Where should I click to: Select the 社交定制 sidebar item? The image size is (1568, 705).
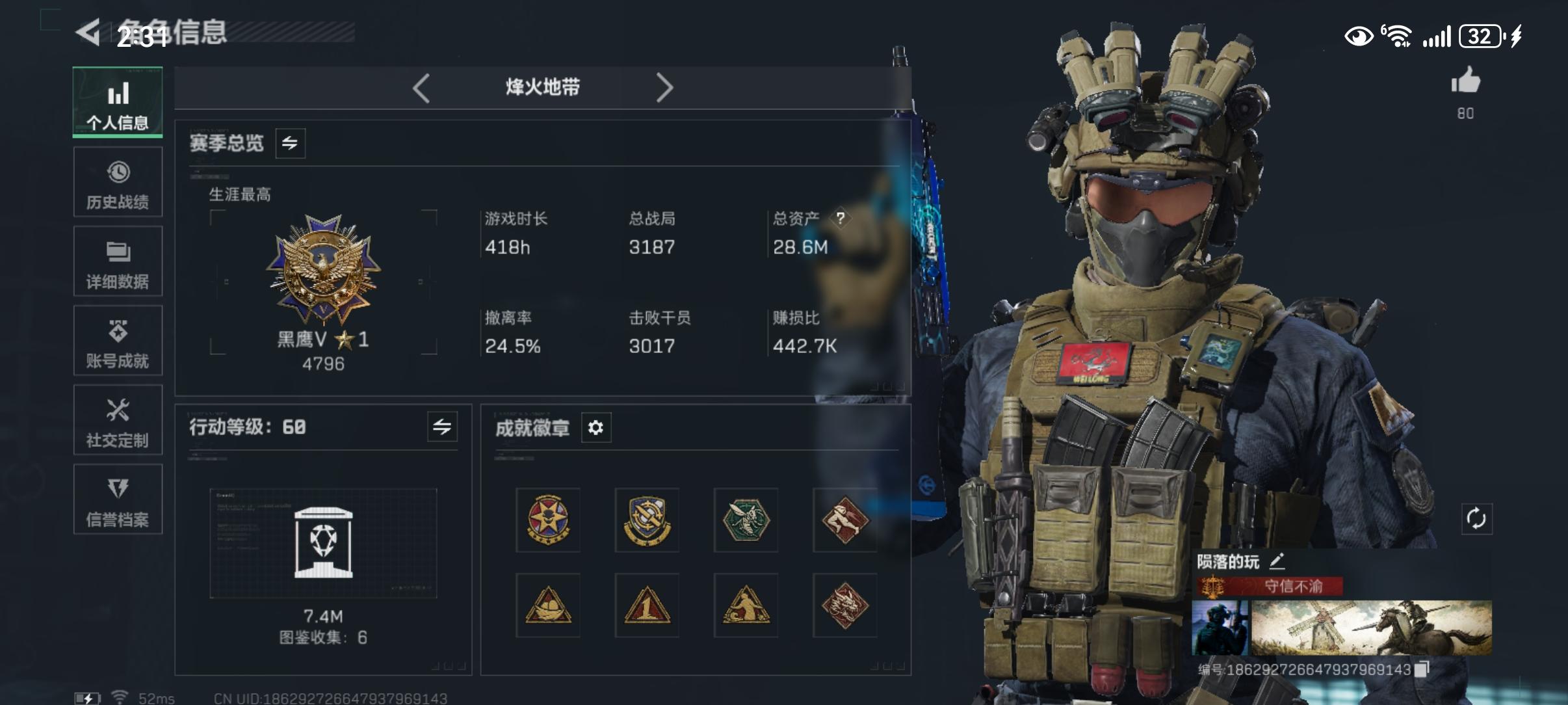[x=118, y=420]
